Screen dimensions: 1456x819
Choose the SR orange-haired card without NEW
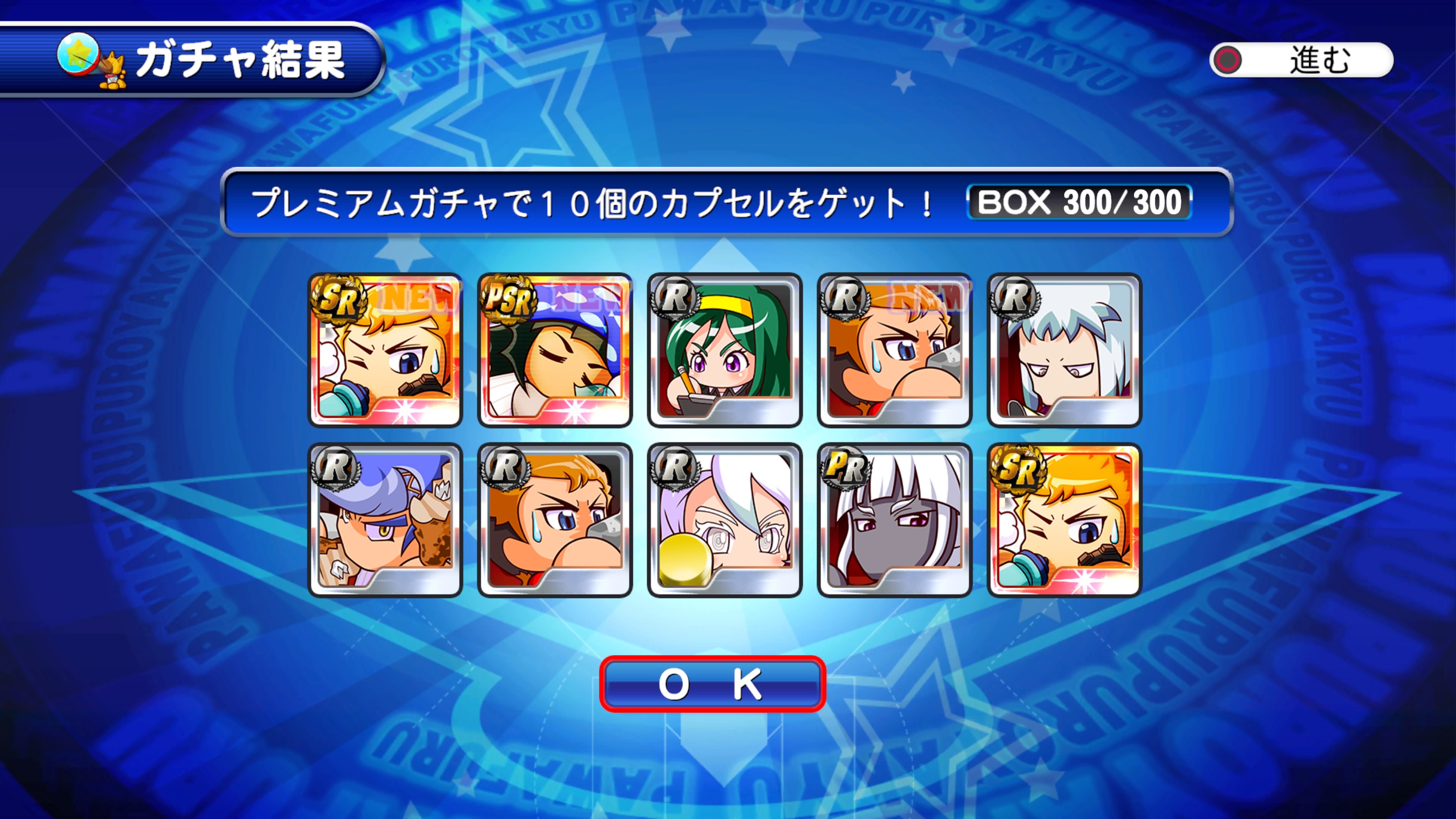click(1064, 520)
